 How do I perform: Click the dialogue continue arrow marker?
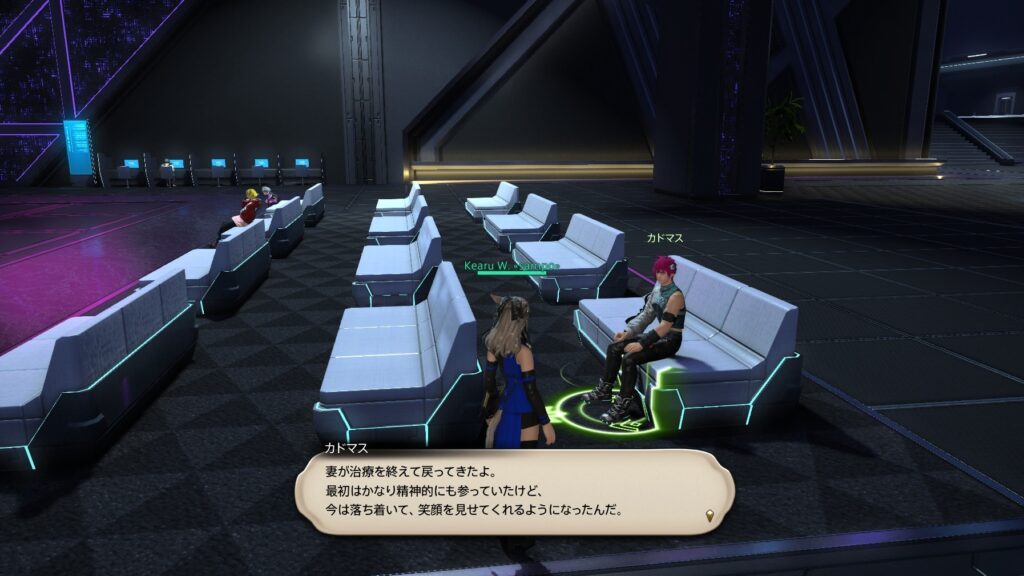click(x=711, y=516)
